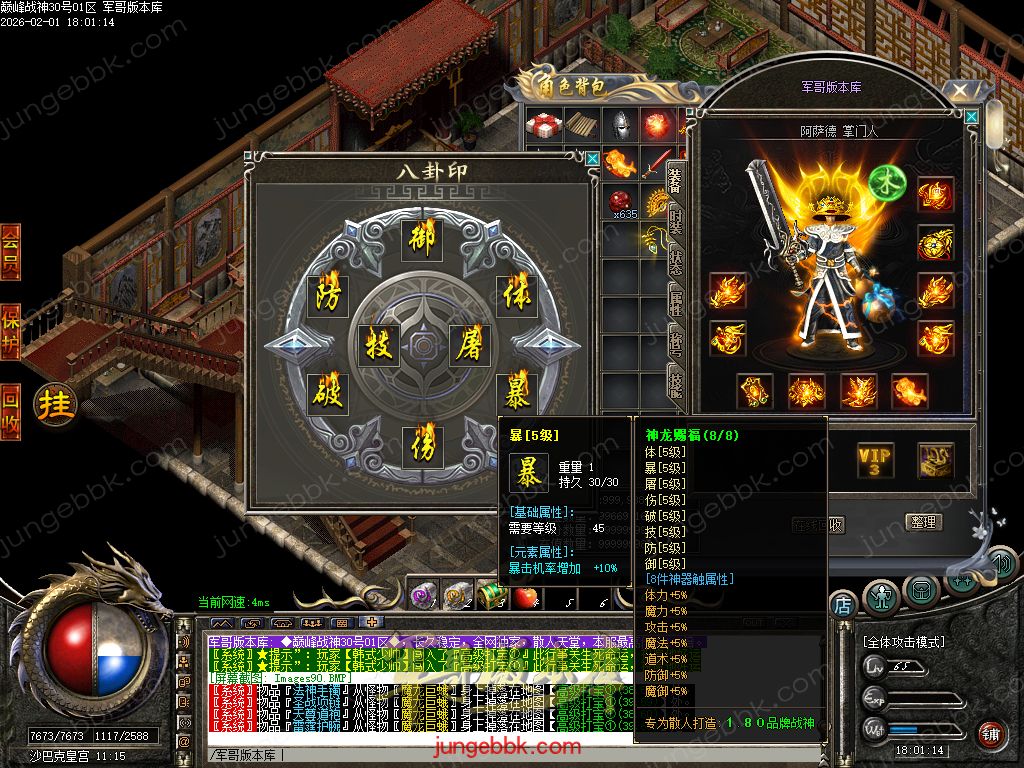Open the 会员 membership side button
The height and width of the screenshot is (768, 1024).
[x=11, y=251]
